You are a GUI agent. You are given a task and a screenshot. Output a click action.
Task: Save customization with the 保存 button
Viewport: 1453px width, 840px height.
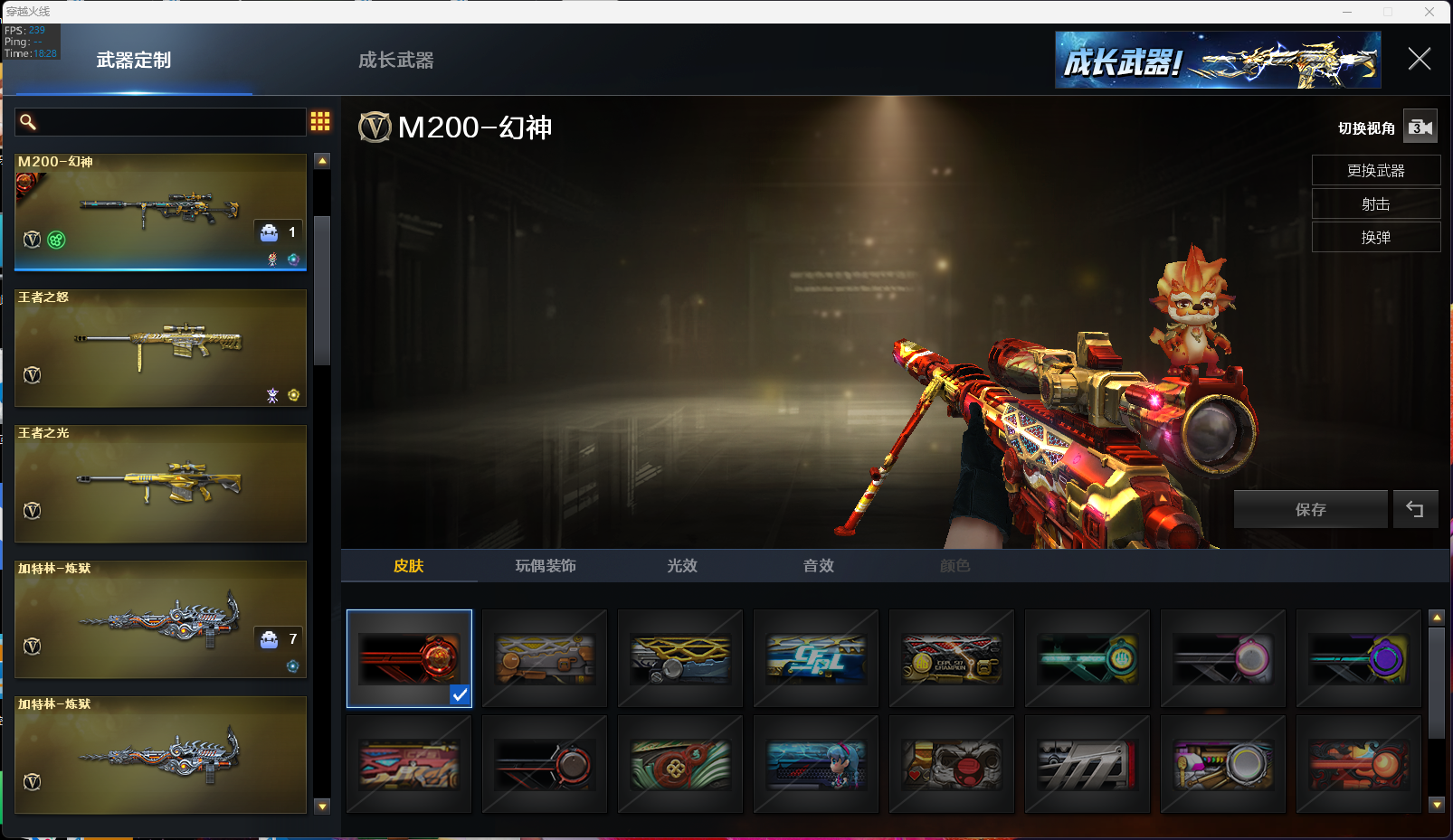click(x=1310, y=510)
